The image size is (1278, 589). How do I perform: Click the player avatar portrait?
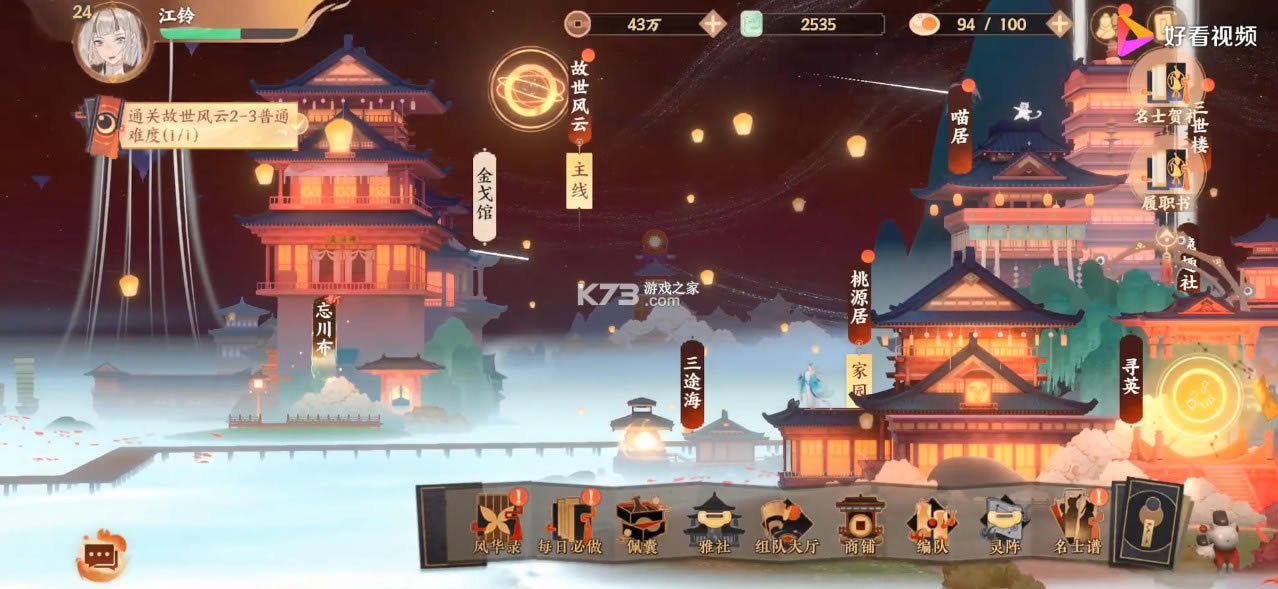click(x=112, y=42)
